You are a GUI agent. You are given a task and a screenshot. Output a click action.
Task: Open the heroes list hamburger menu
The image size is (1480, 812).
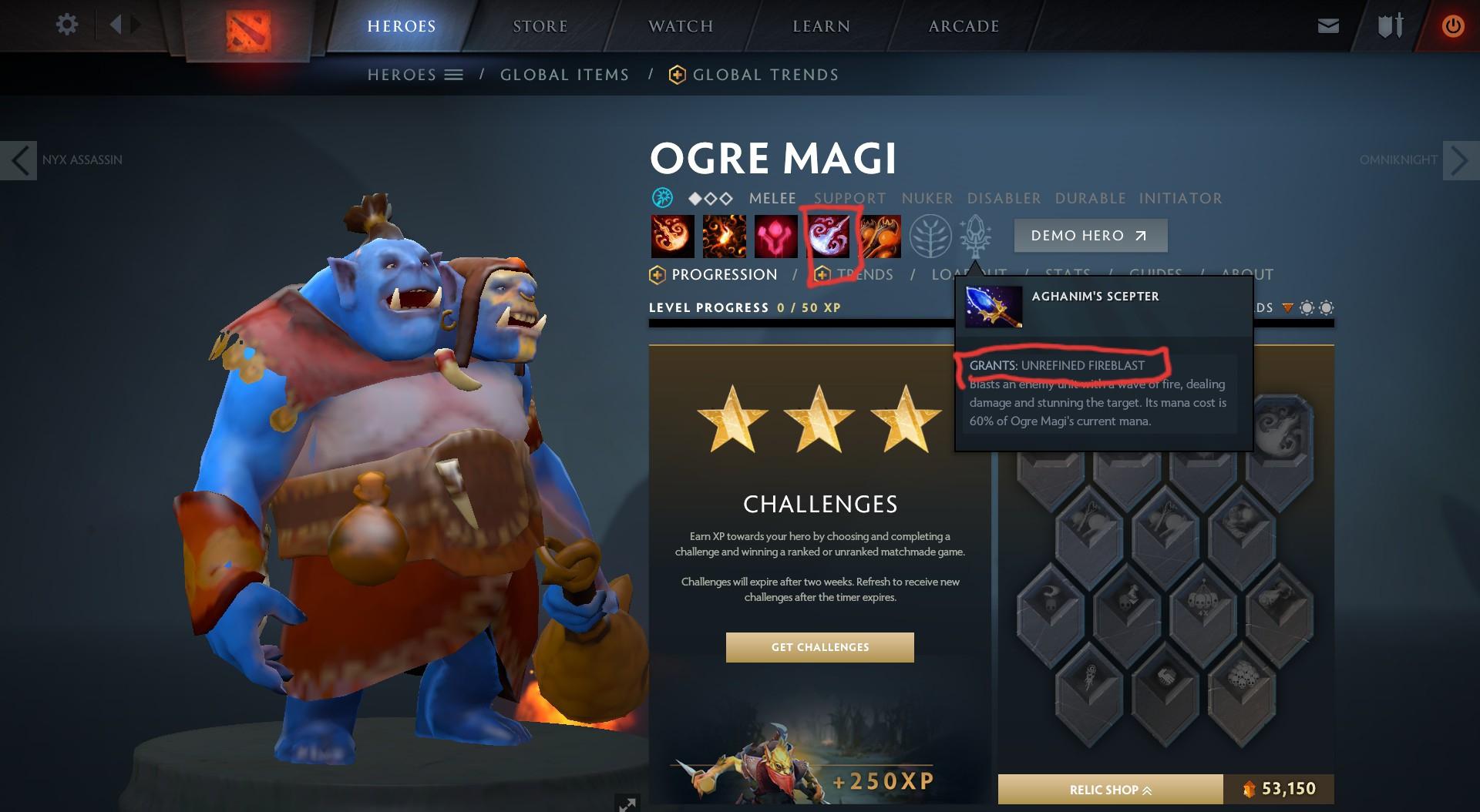tap(455, 75)
